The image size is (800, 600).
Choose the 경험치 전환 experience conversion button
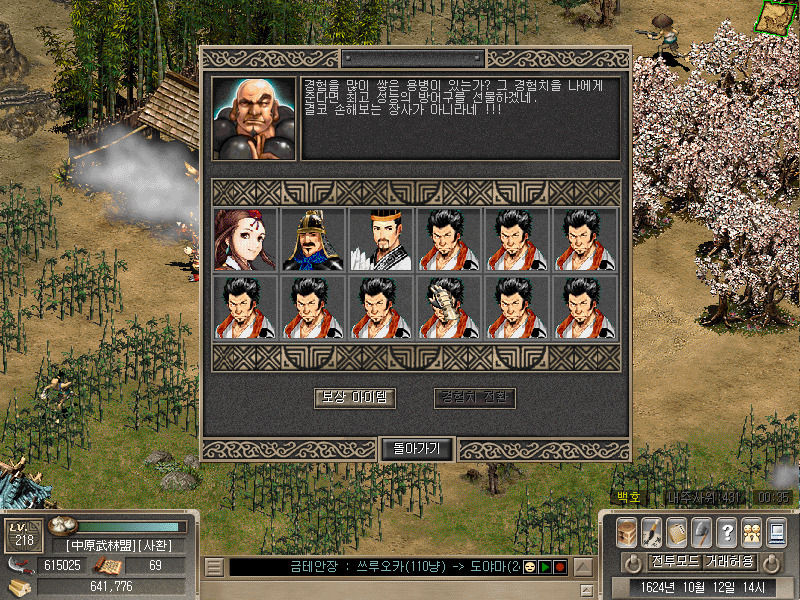point(475,398)
